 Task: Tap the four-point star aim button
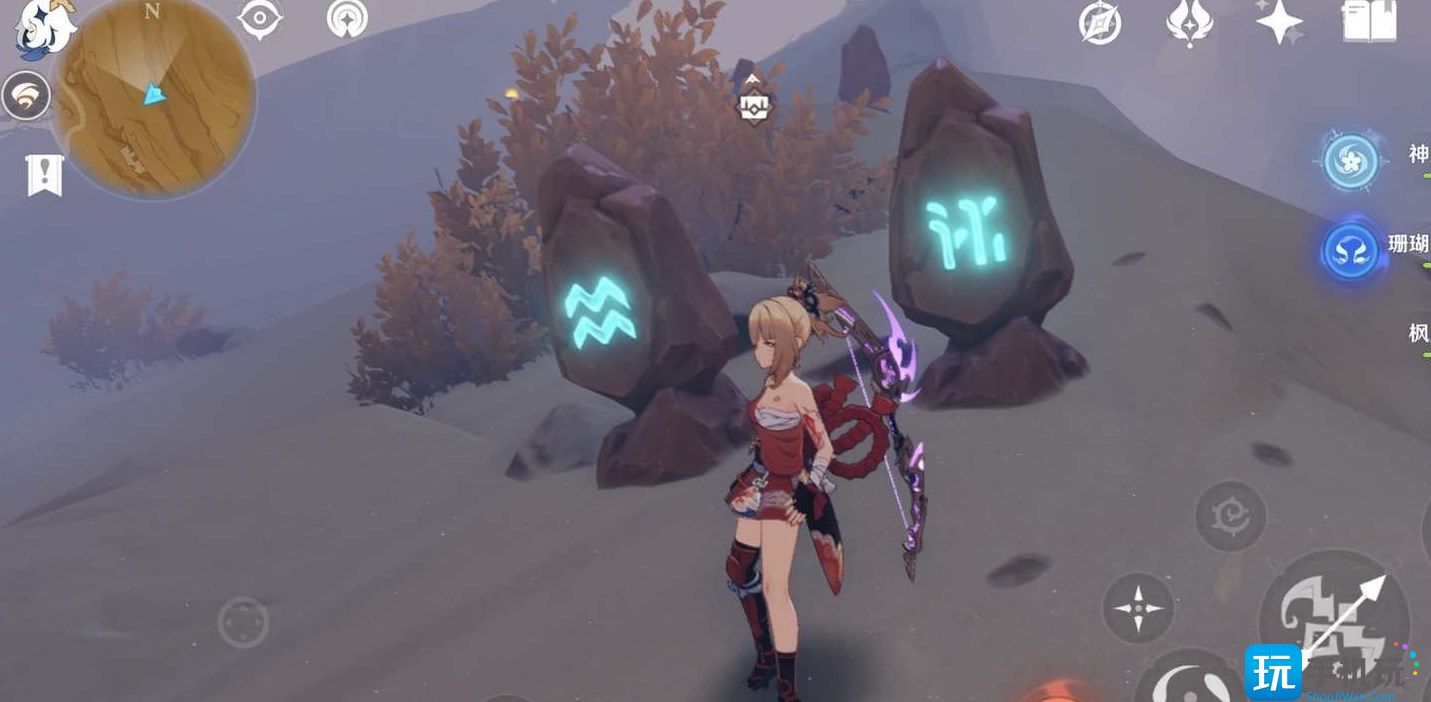[1138, 608]
